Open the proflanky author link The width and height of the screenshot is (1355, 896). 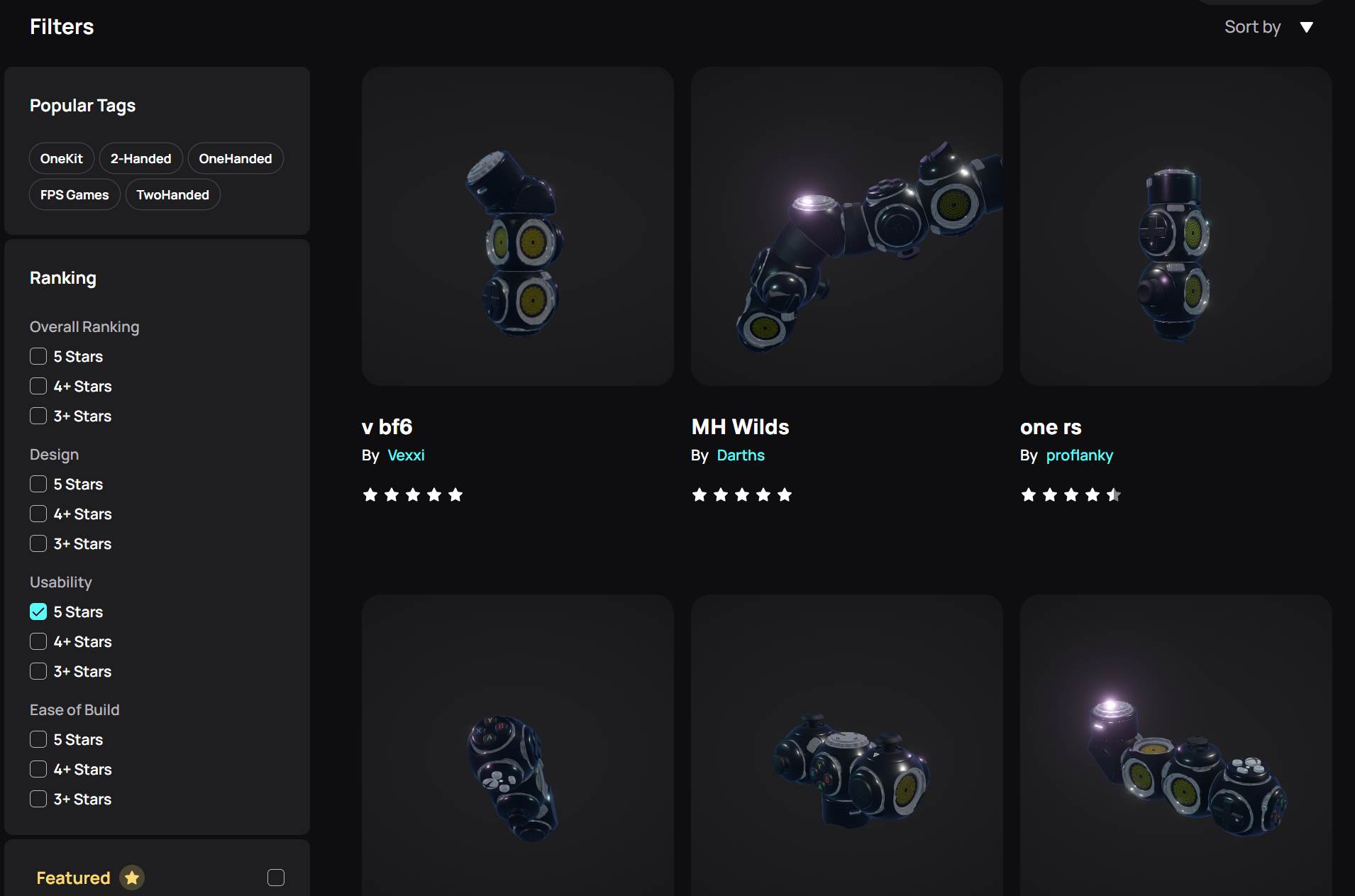(1079, 455)
